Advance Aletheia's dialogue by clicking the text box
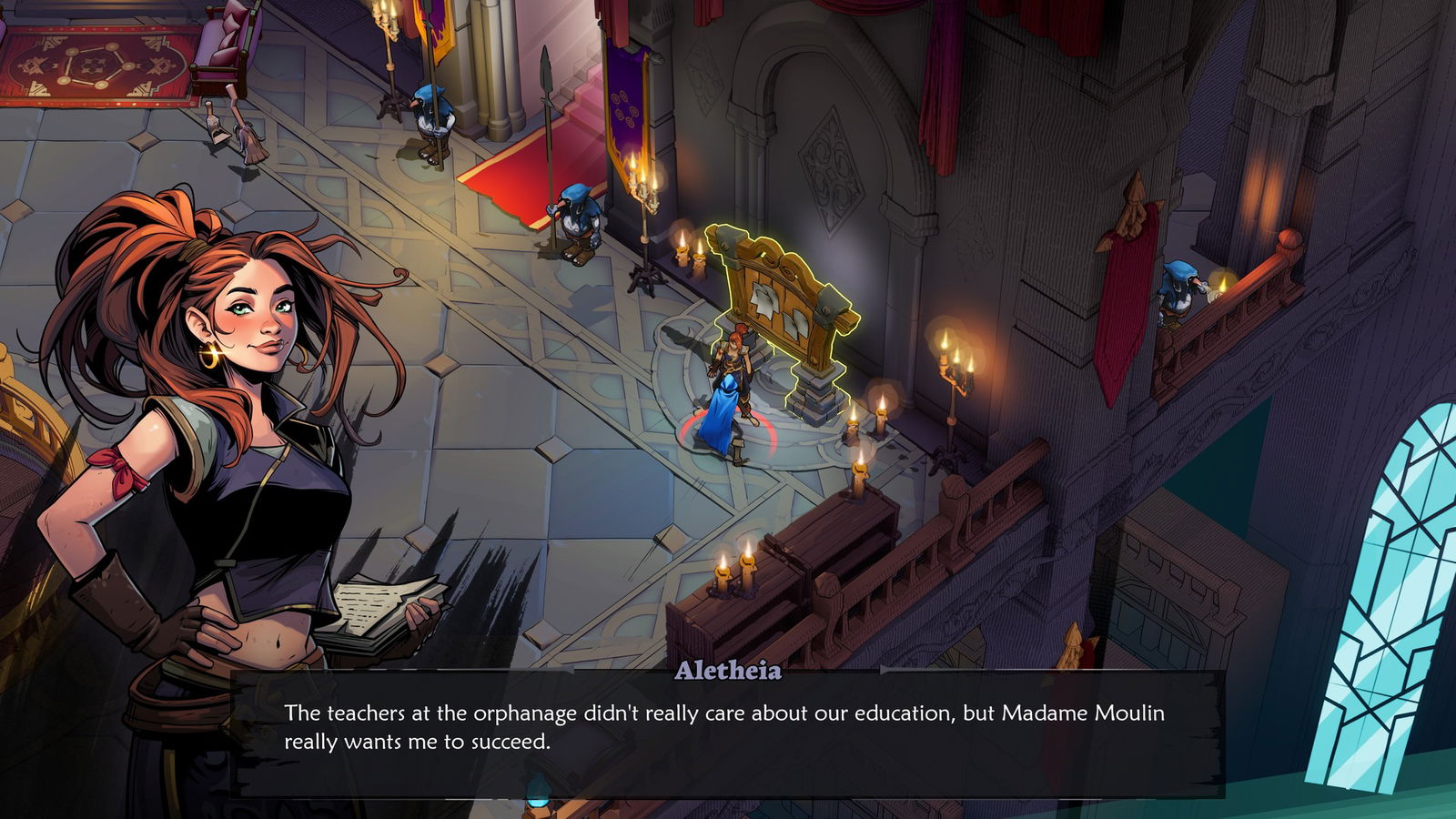1456x819 pixels. point(726,733)
